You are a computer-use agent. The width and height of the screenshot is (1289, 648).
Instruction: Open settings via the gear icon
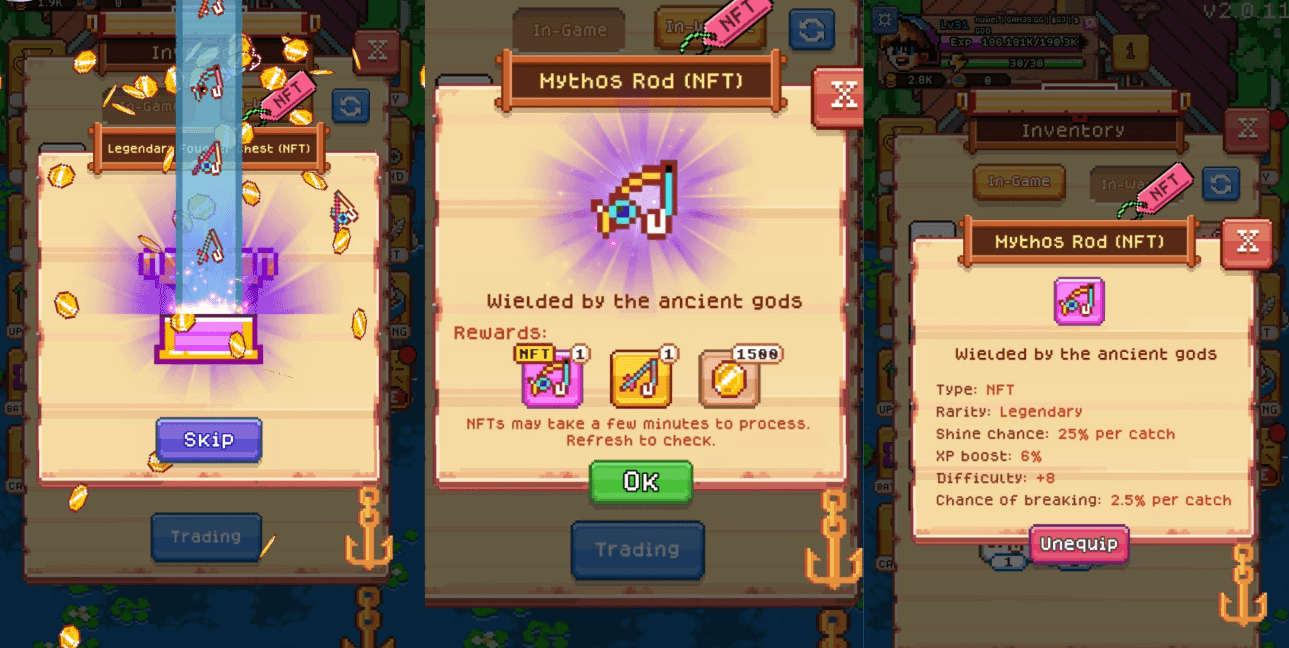(x=883, y=19)
